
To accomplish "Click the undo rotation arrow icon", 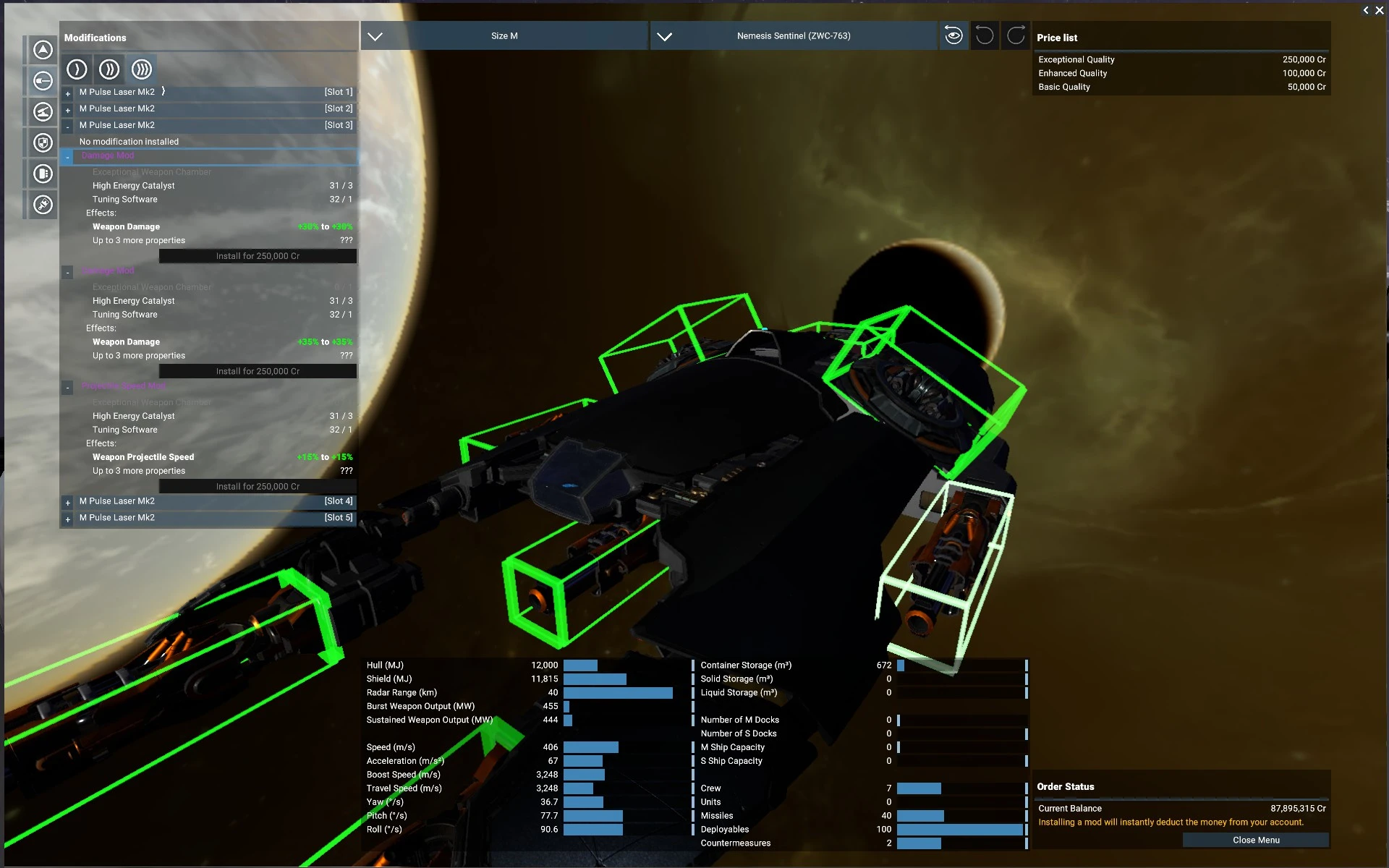I will point(984,35).
